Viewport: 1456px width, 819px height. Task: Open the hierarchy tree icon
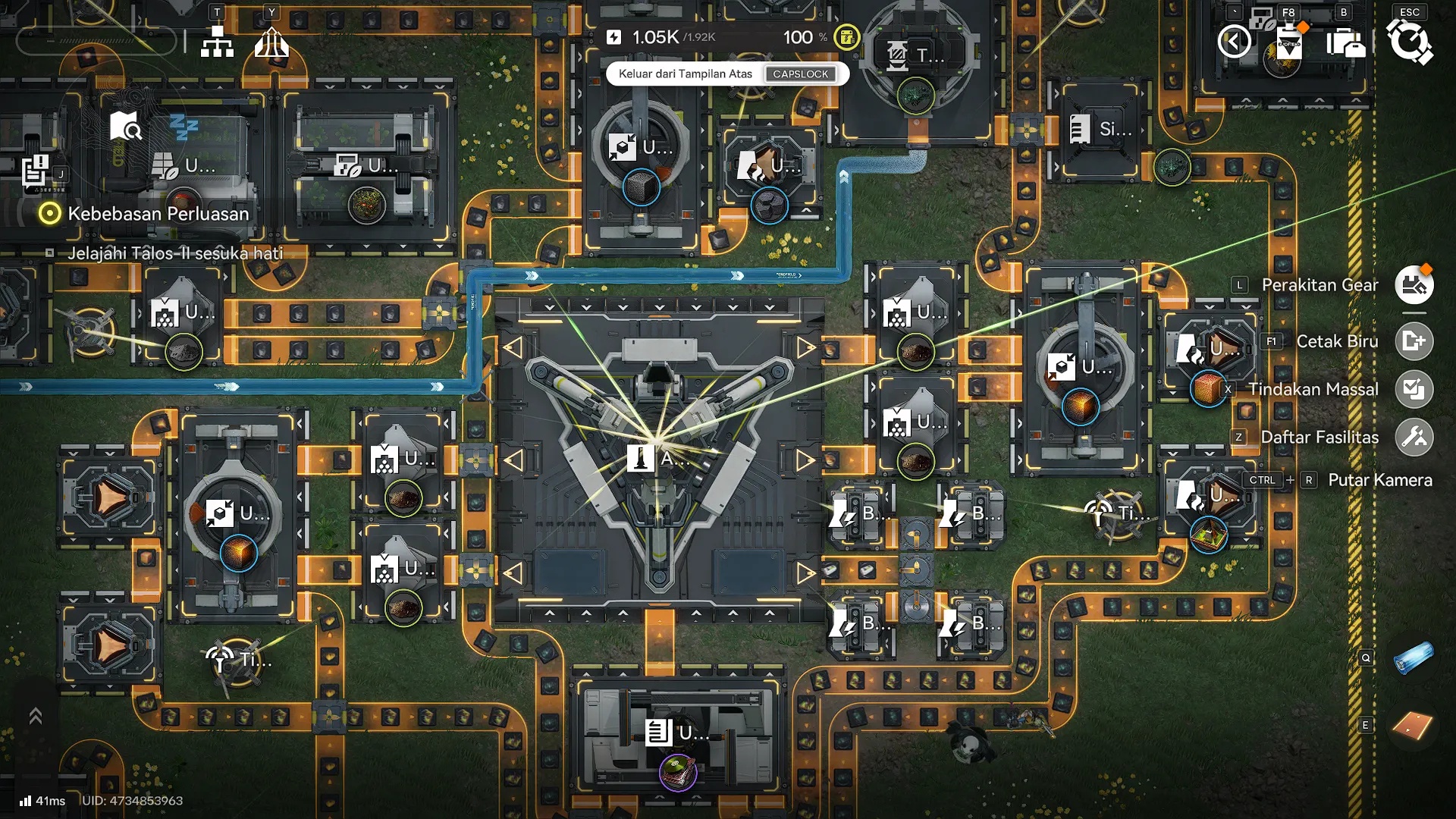pos(217,43)
